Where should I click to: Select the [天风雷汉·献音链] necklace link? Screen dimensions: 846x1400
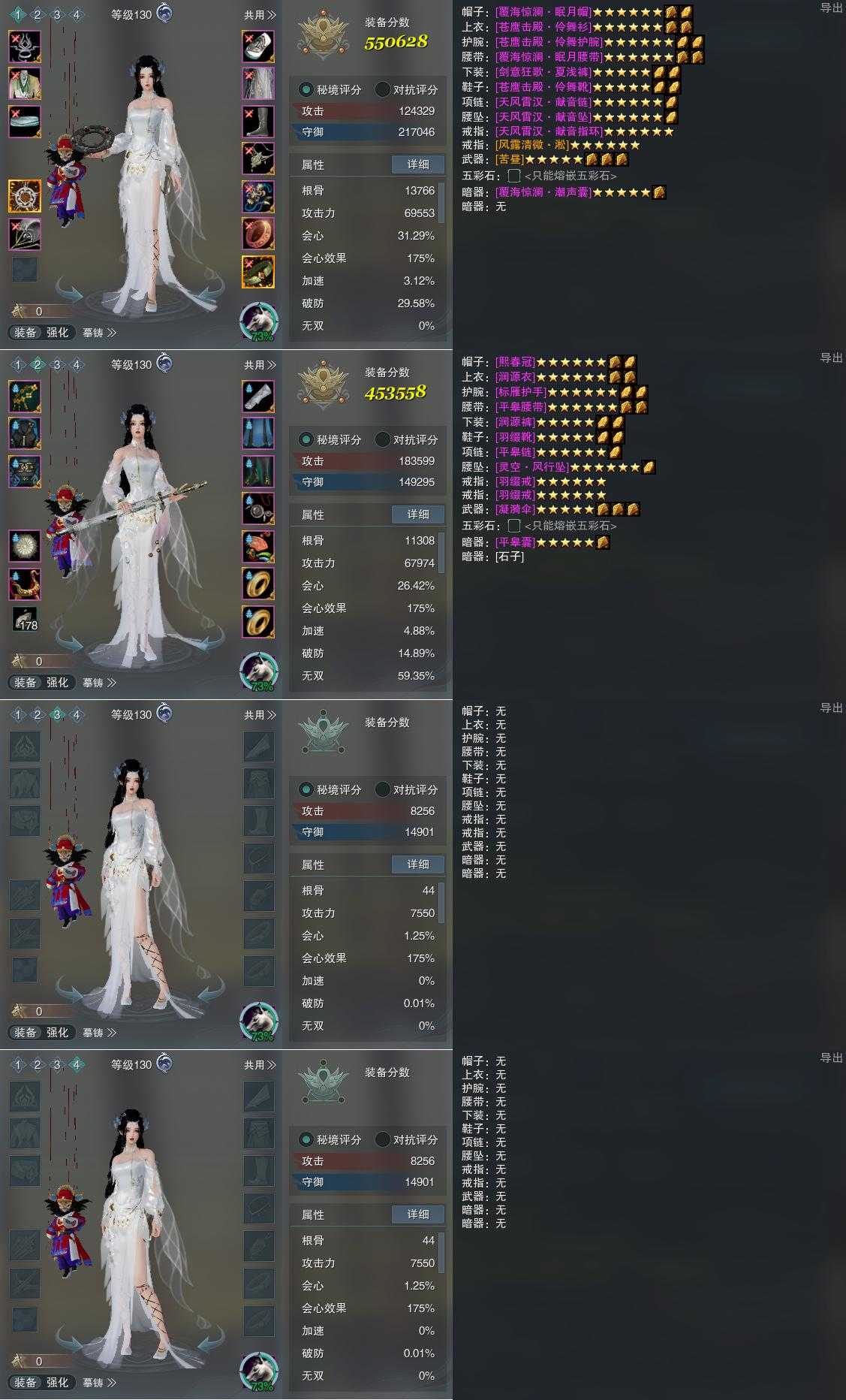[543, 102]
